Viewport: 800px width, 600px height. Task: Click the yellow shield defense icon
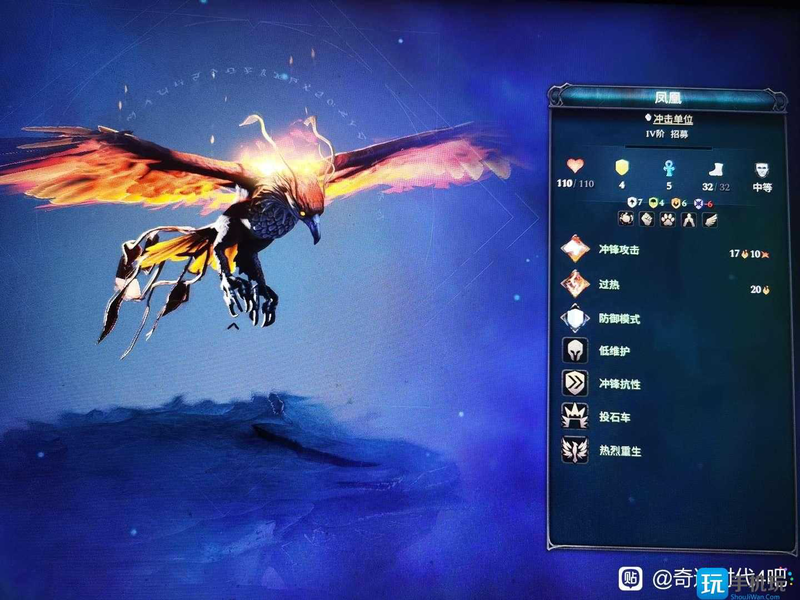point(621,166)
